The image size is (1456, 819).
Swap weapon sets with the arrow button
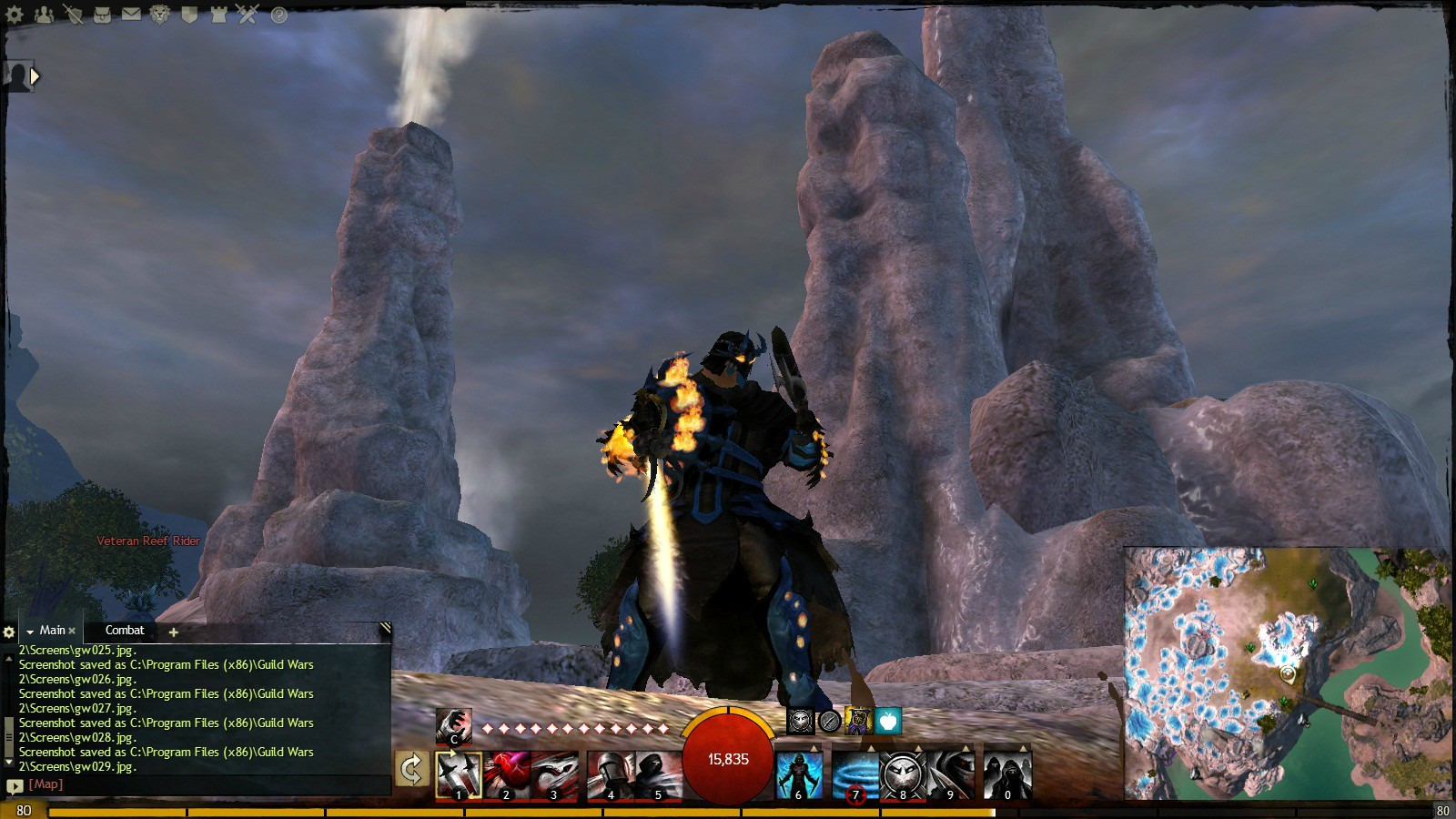tap(412, 770)
